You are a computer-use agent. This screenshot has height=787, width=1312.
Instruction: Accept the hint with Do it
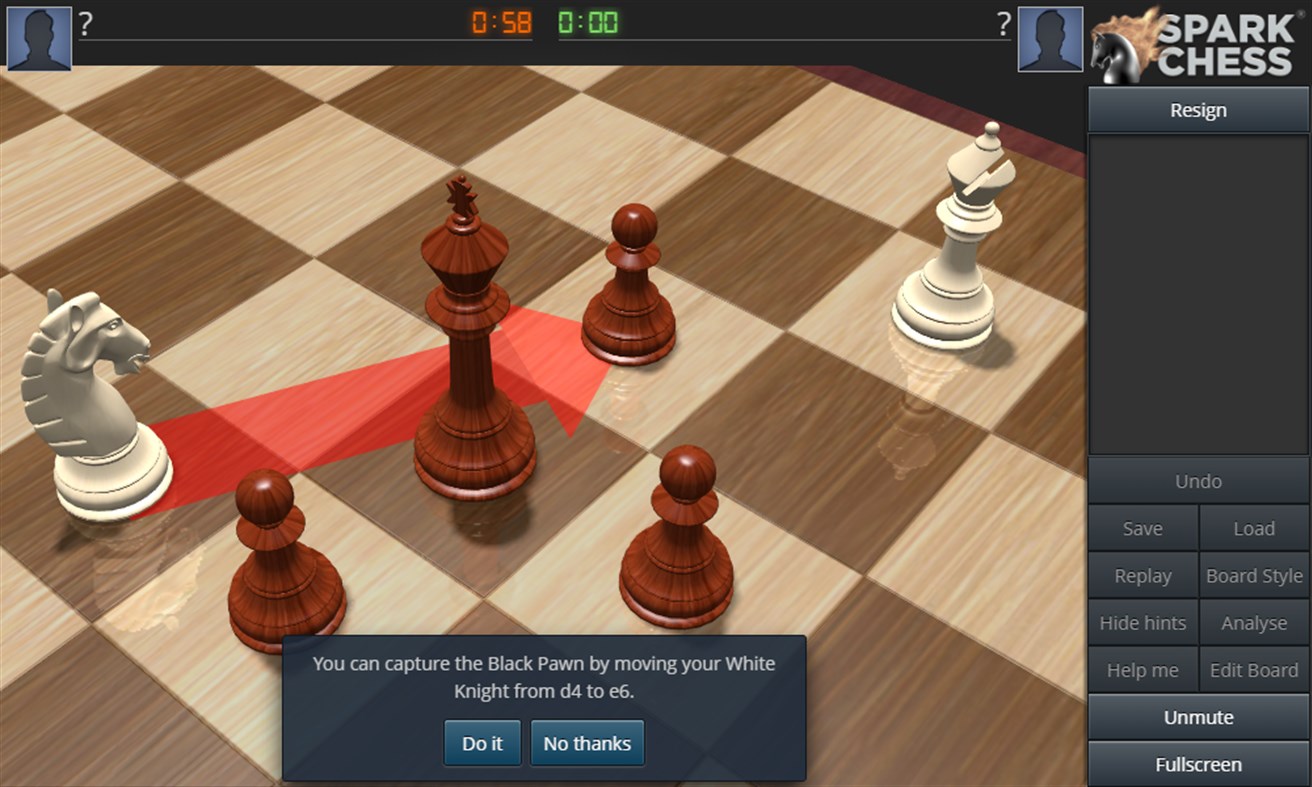click(482, 743)
